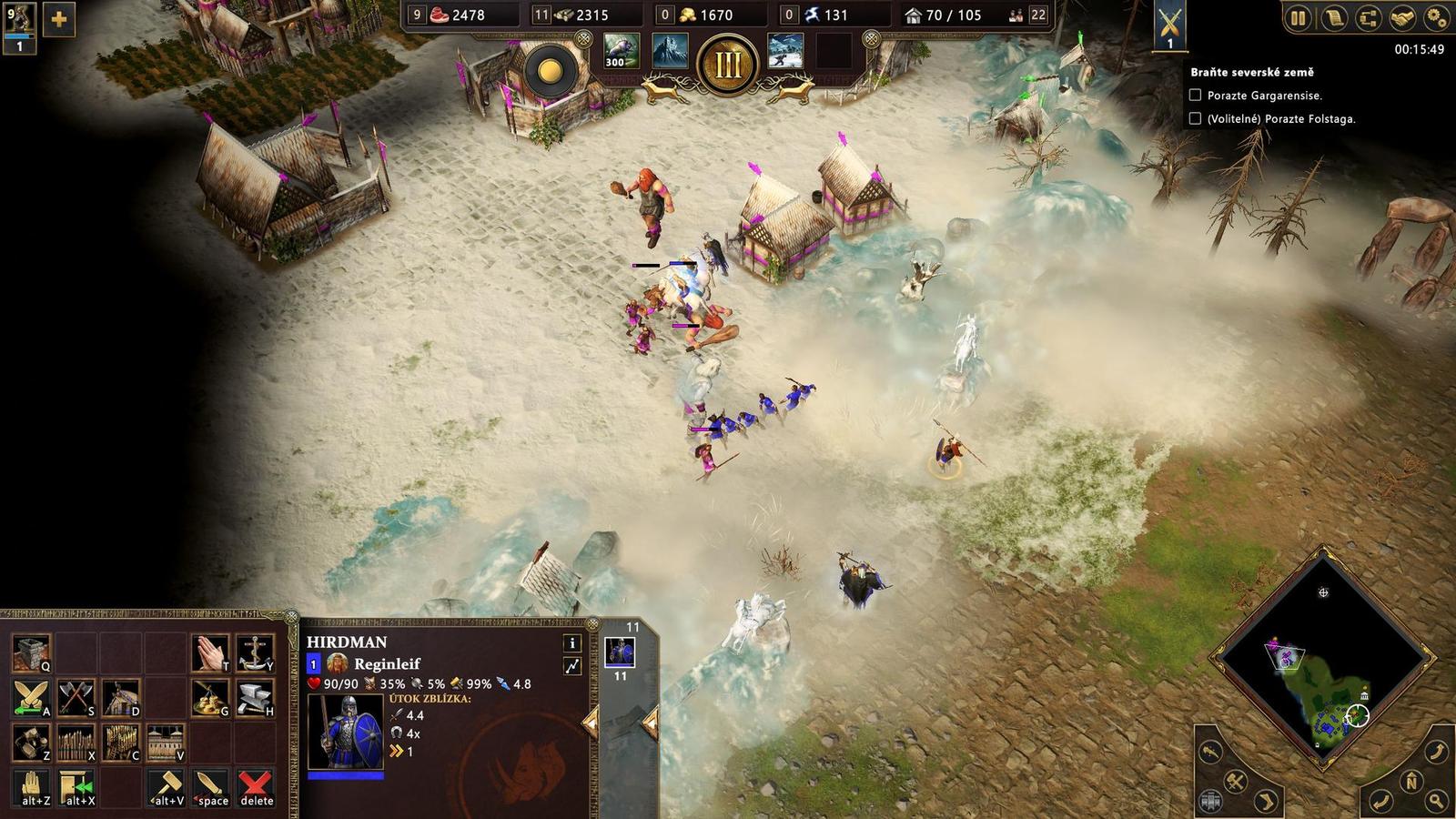This screenshot has height=819, width=1456.
Task: Open the gold Tribute scales icon
Action: (211, 697)
